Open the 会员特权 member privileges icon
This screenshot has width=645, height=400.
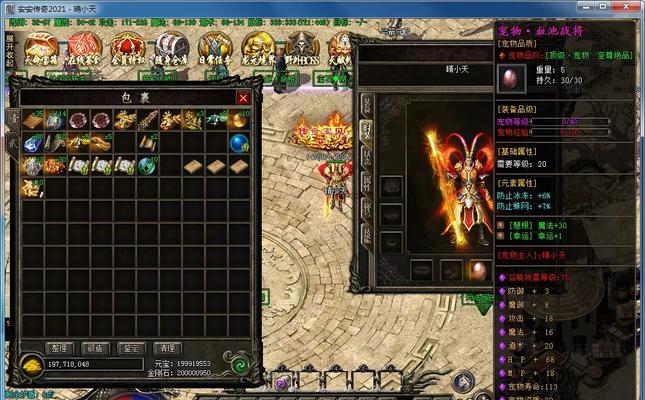click(127, 48)
